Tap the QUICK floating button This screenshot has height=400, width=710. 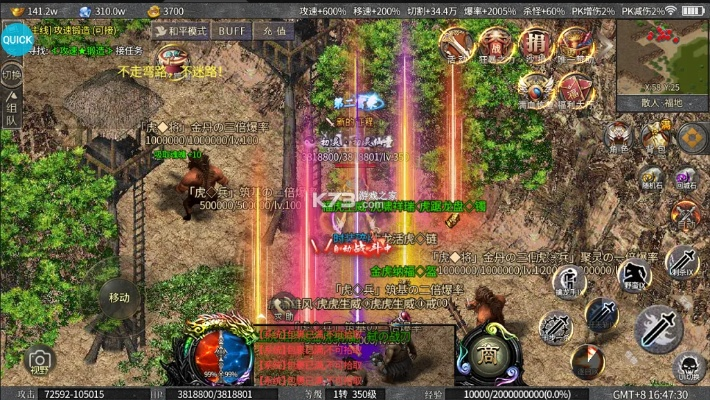[15, 39]
